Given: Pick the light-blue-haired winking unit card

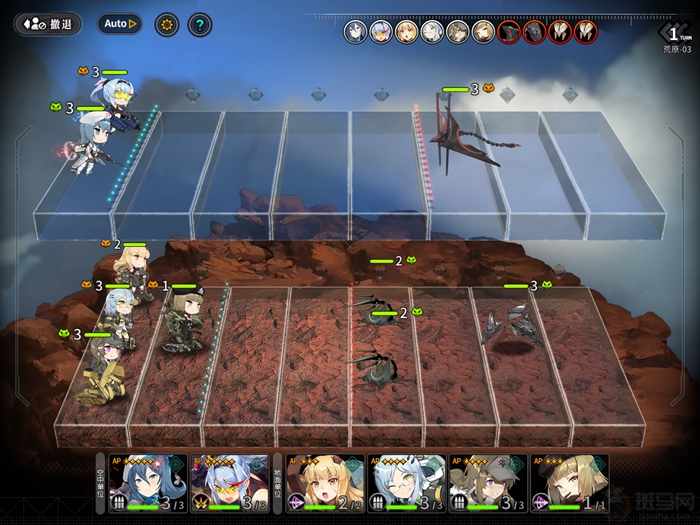Looking at the screenshot, I should [407, 484].
